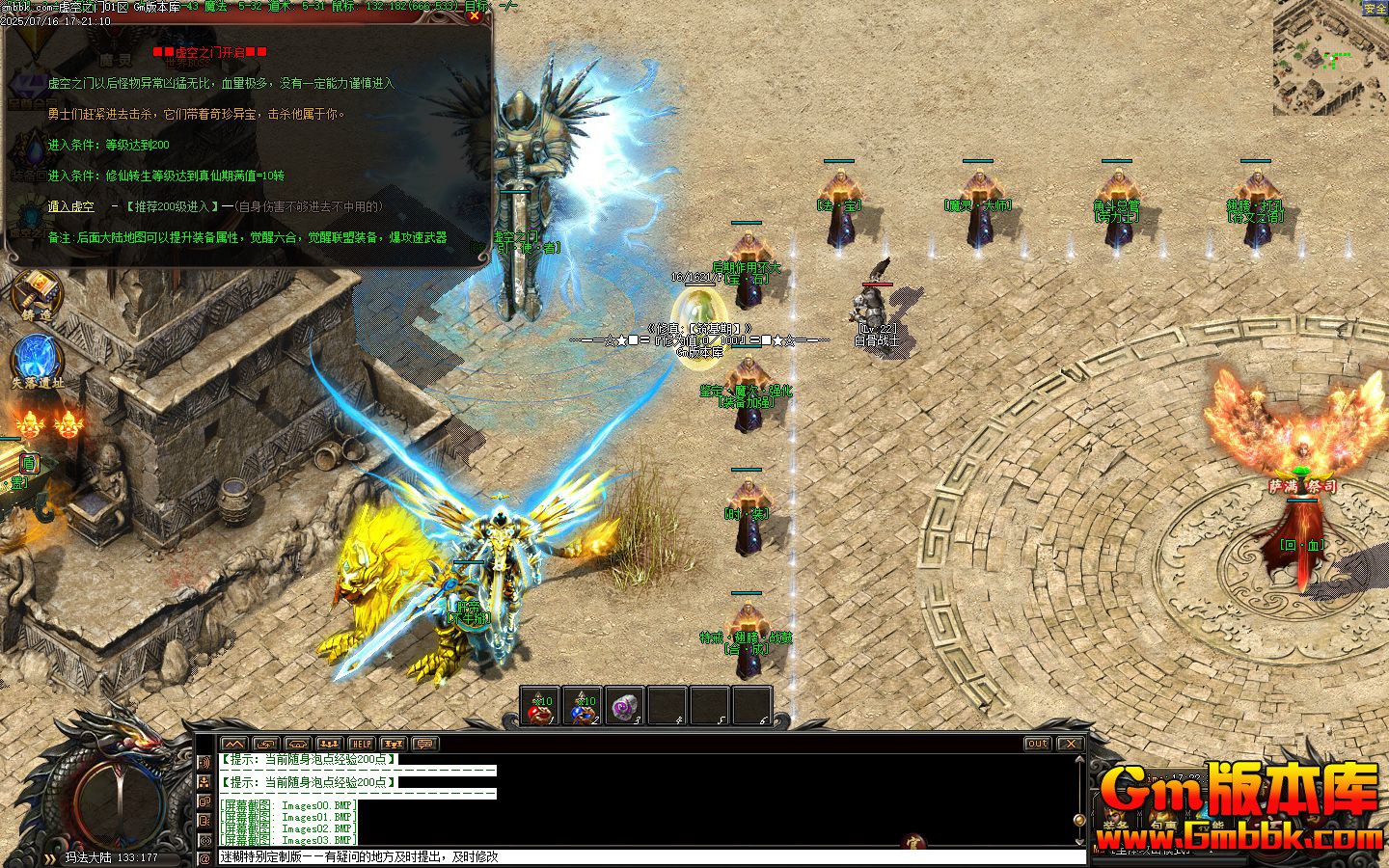
Task: Toggle the first chat channel icon
Action: [x=204, y=763]
